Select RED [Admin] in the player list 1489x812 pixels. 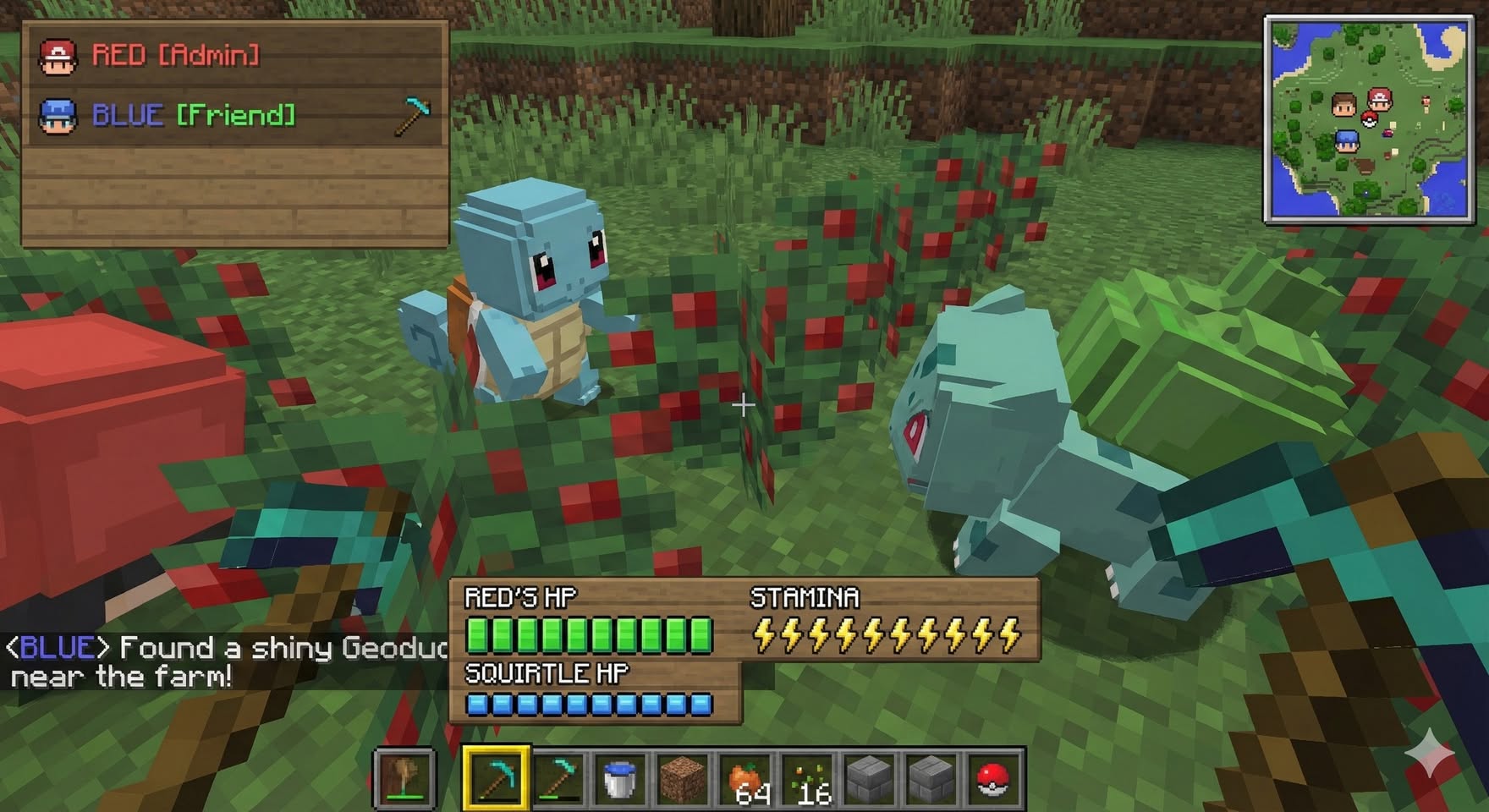pyautogui.click(x=175, y=56)
